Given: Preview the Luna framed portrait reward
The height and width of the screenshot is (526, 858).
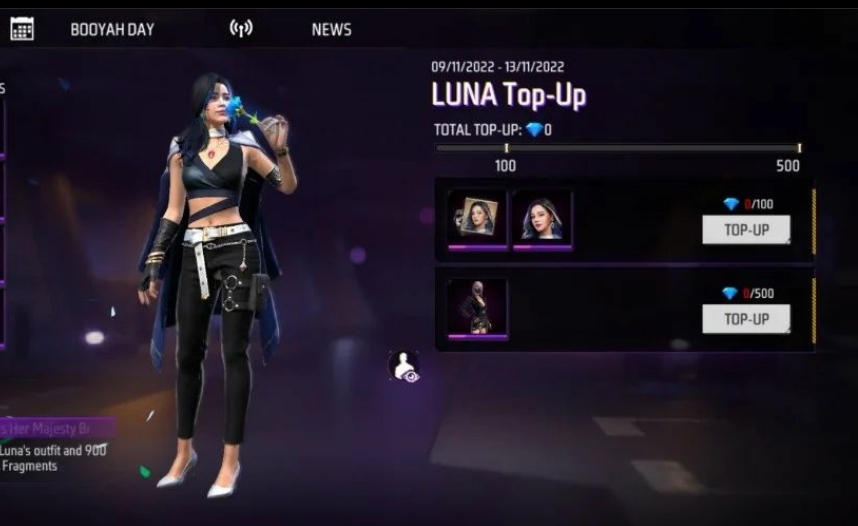Looking at the screenshot, I should 477,218.
